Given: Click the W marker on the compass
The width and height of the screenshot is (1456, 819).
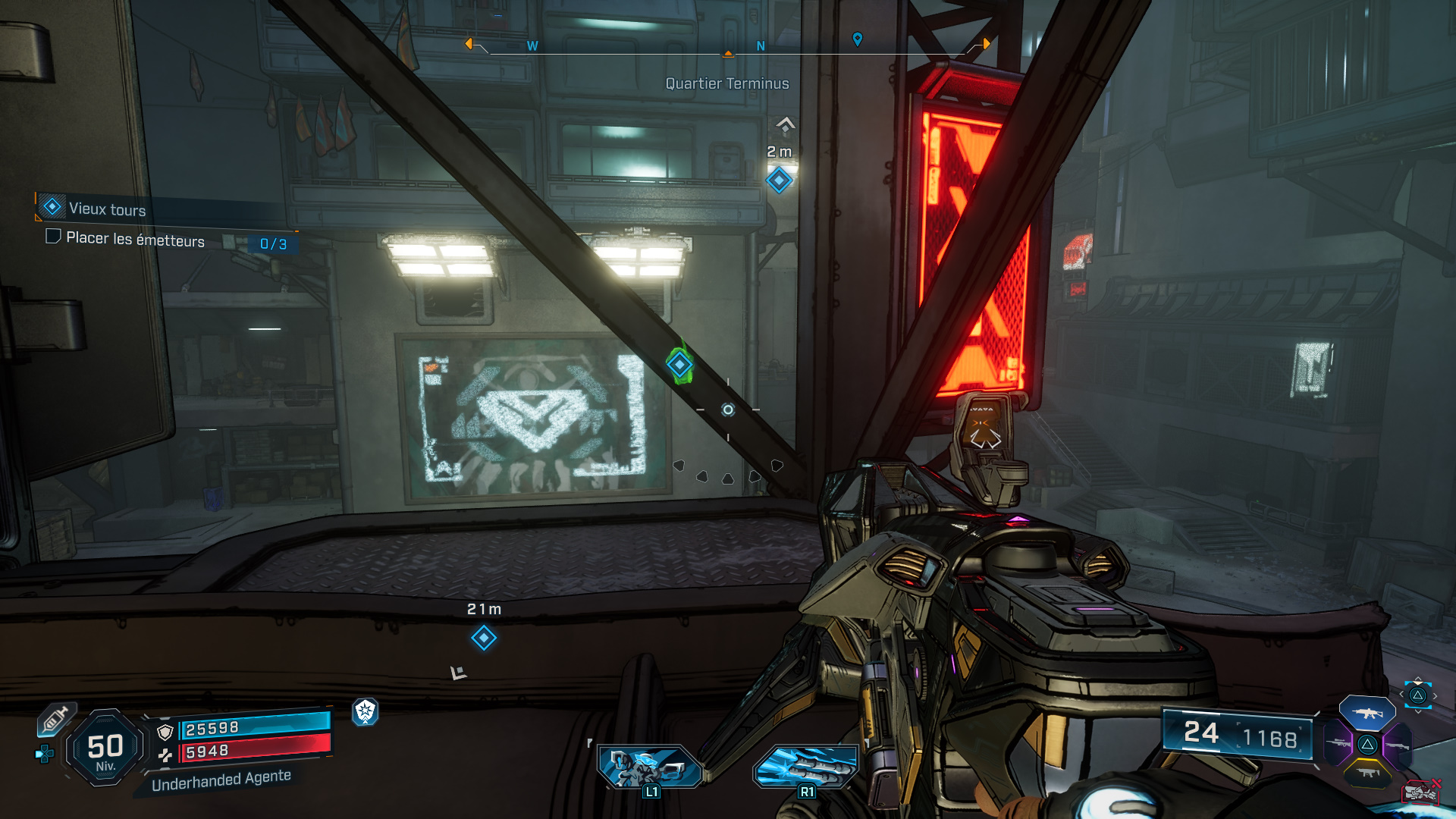Looking at the screenshot, I should click(531, 46).
